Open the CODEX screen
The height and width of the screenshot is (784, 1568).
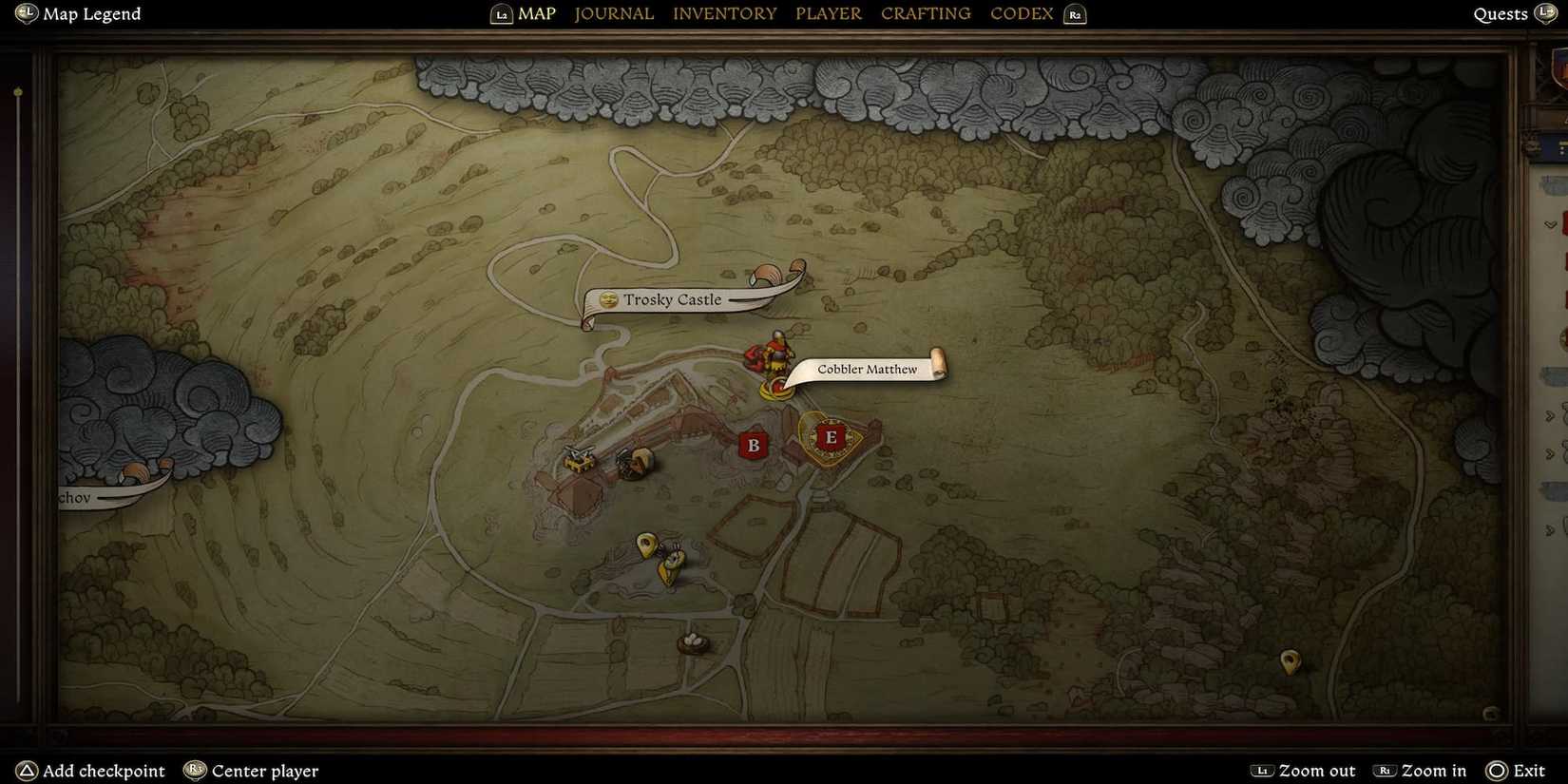(x=1021, y=13)
